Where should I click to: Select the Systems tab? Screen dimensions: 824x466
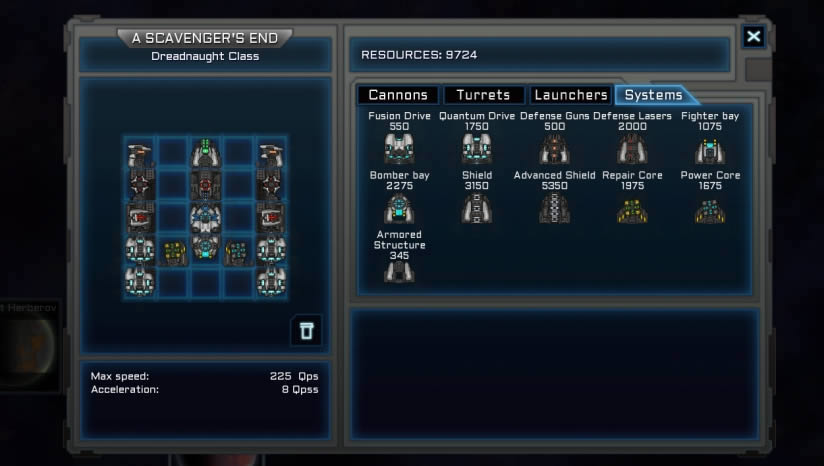coord(654,95)
